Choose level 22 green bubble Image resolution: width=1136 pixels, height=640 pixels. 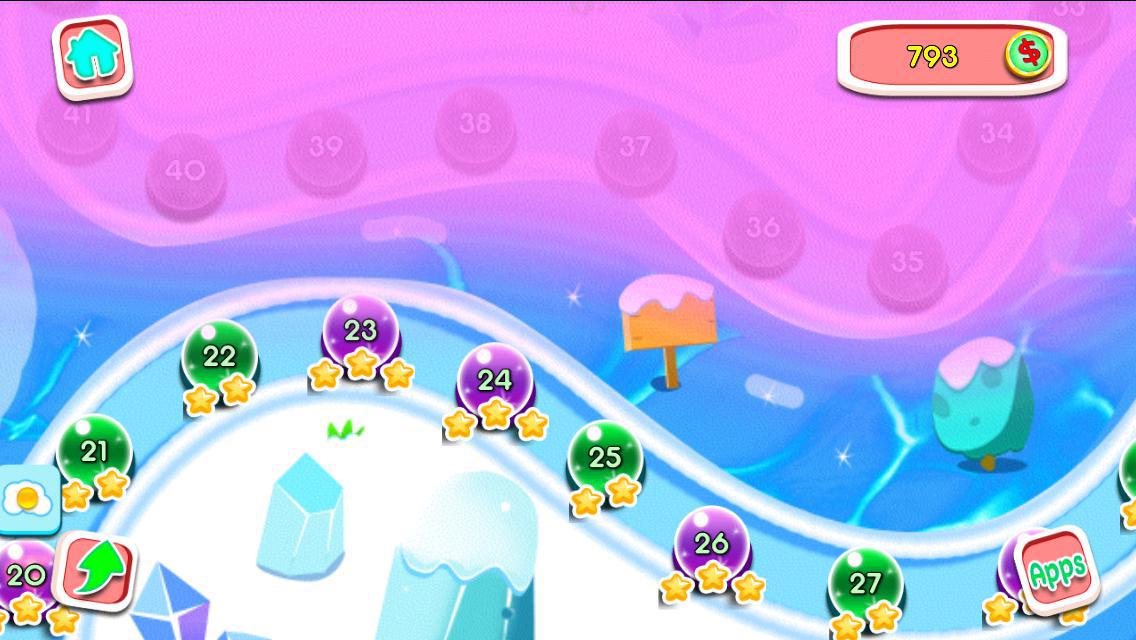click(x=219, y=356)
